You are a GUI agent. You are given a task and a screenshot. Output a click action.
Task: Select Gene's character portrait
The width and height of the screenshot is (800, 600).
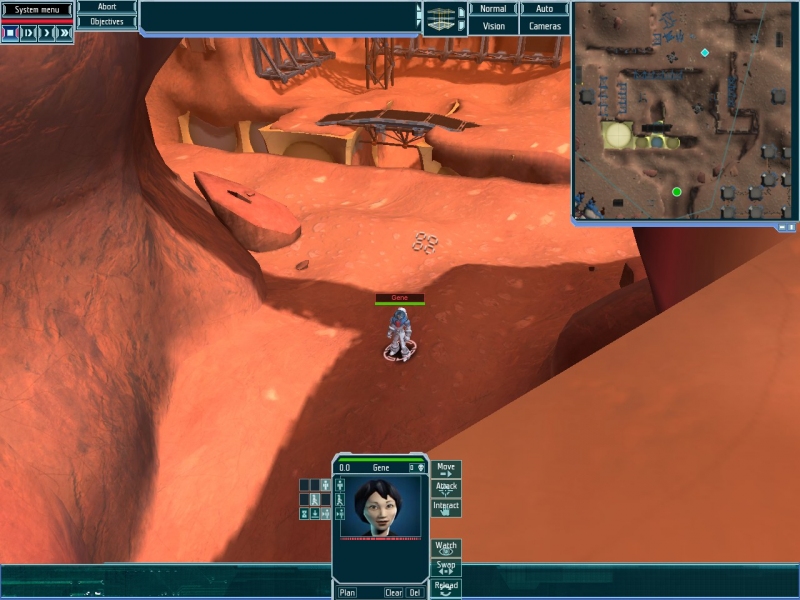pyautogui.click(x=380, y=507)
